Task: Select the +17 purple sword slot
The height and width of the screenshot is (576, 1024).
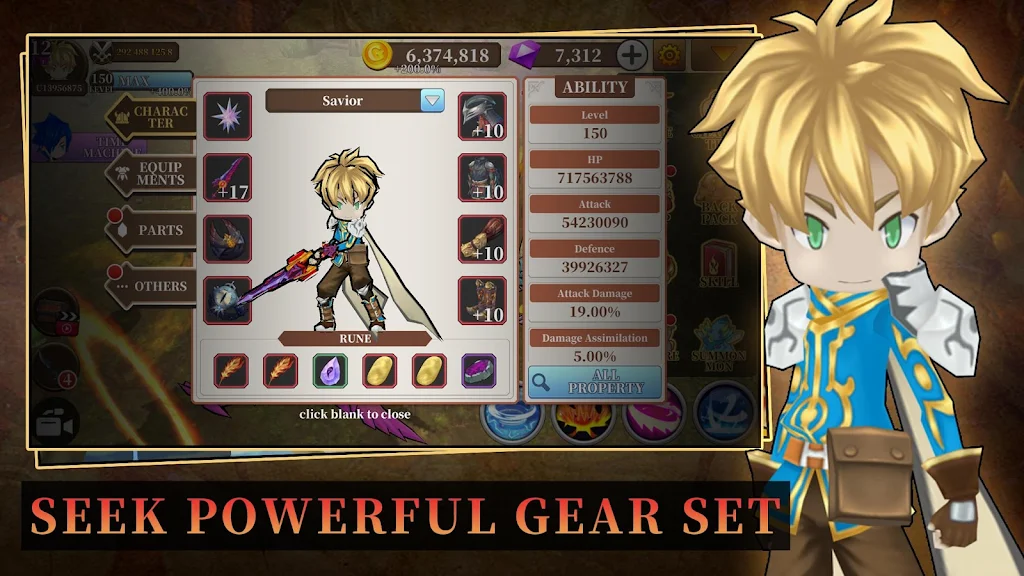Action: coord(228,178)
